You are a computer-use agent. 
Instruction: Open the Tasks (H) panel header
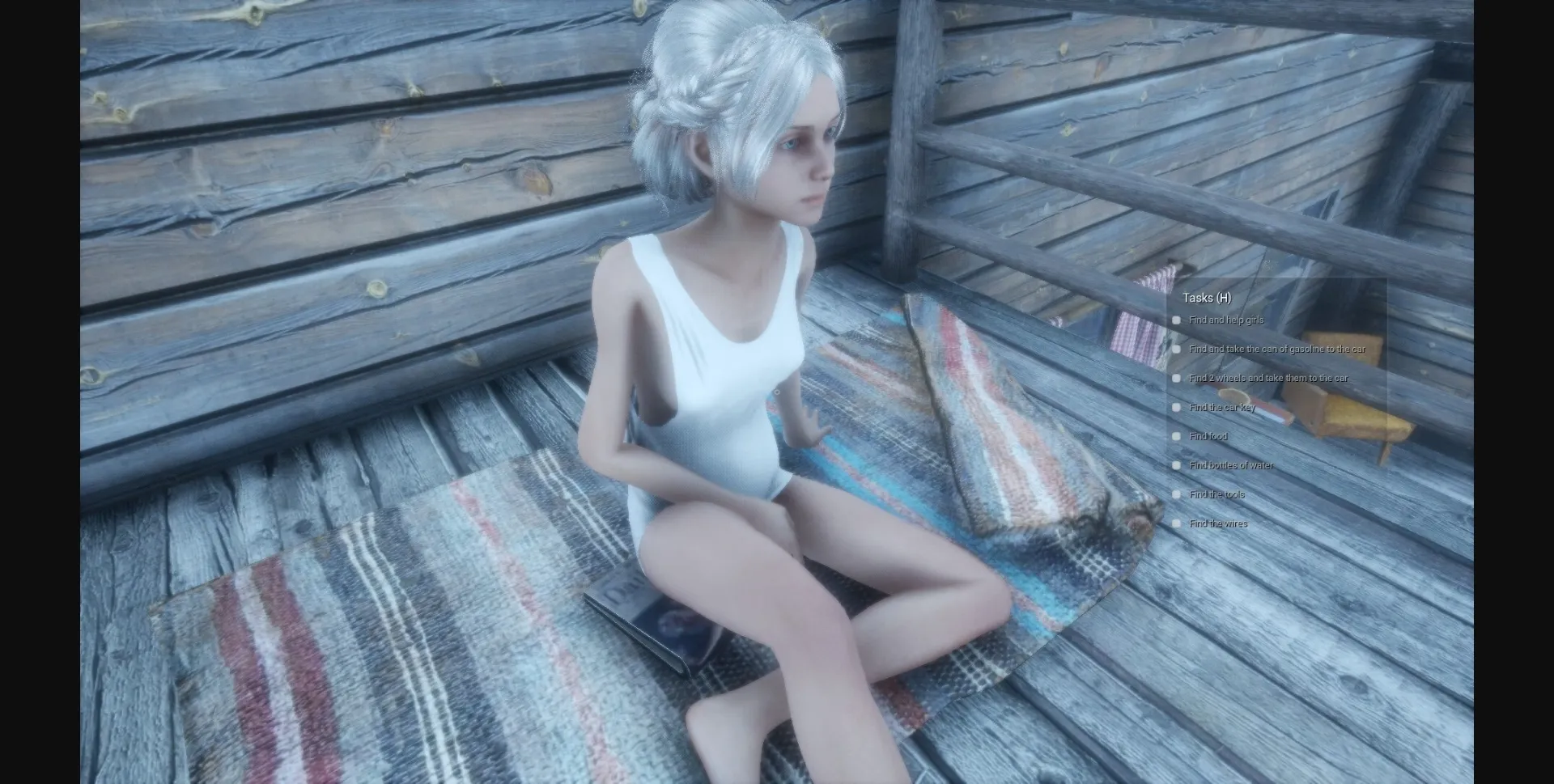(x=1205, y=297)
